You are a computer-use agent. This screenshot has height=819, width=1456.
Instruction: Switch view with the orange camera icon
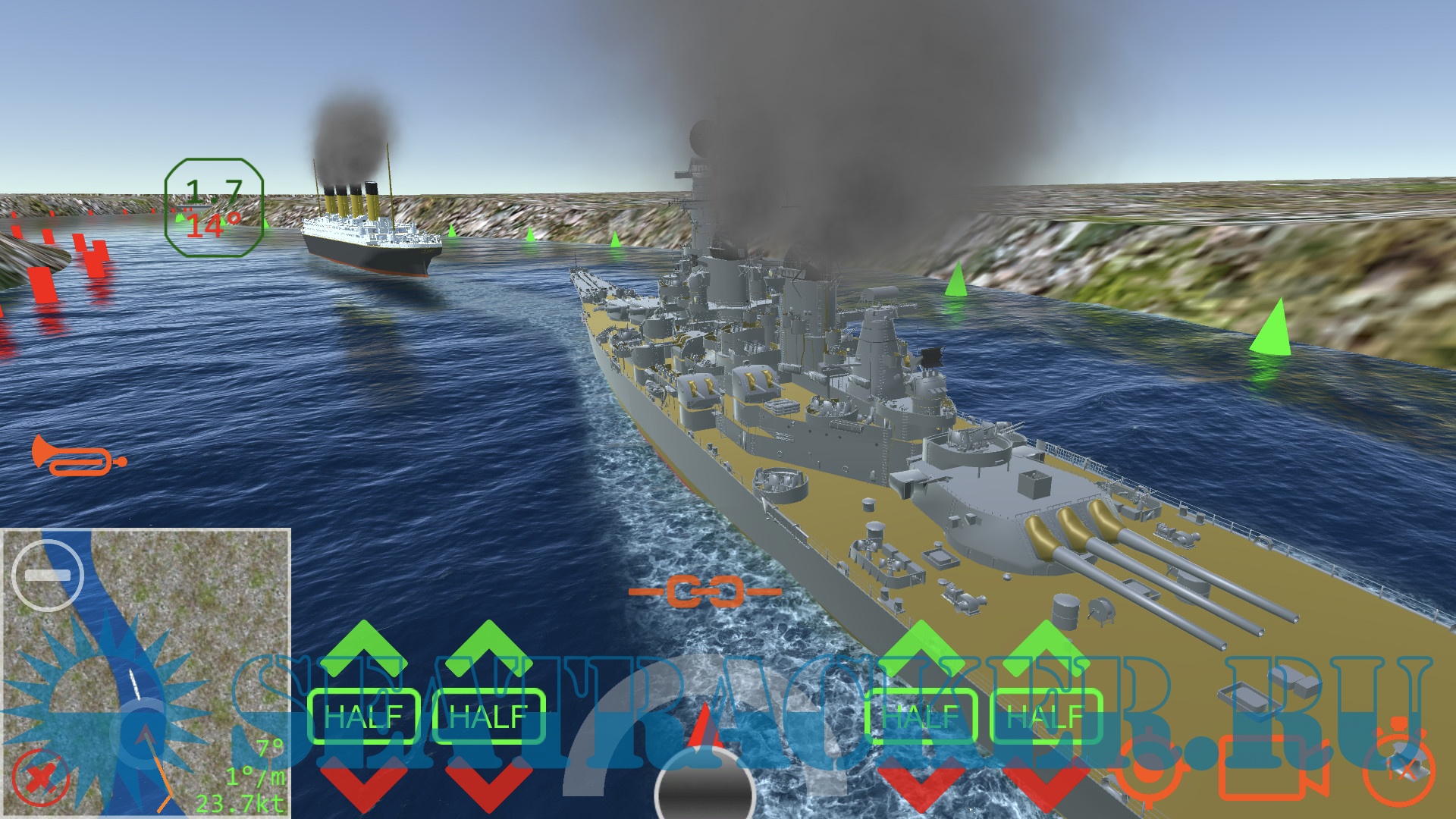tap(1274, 770)
